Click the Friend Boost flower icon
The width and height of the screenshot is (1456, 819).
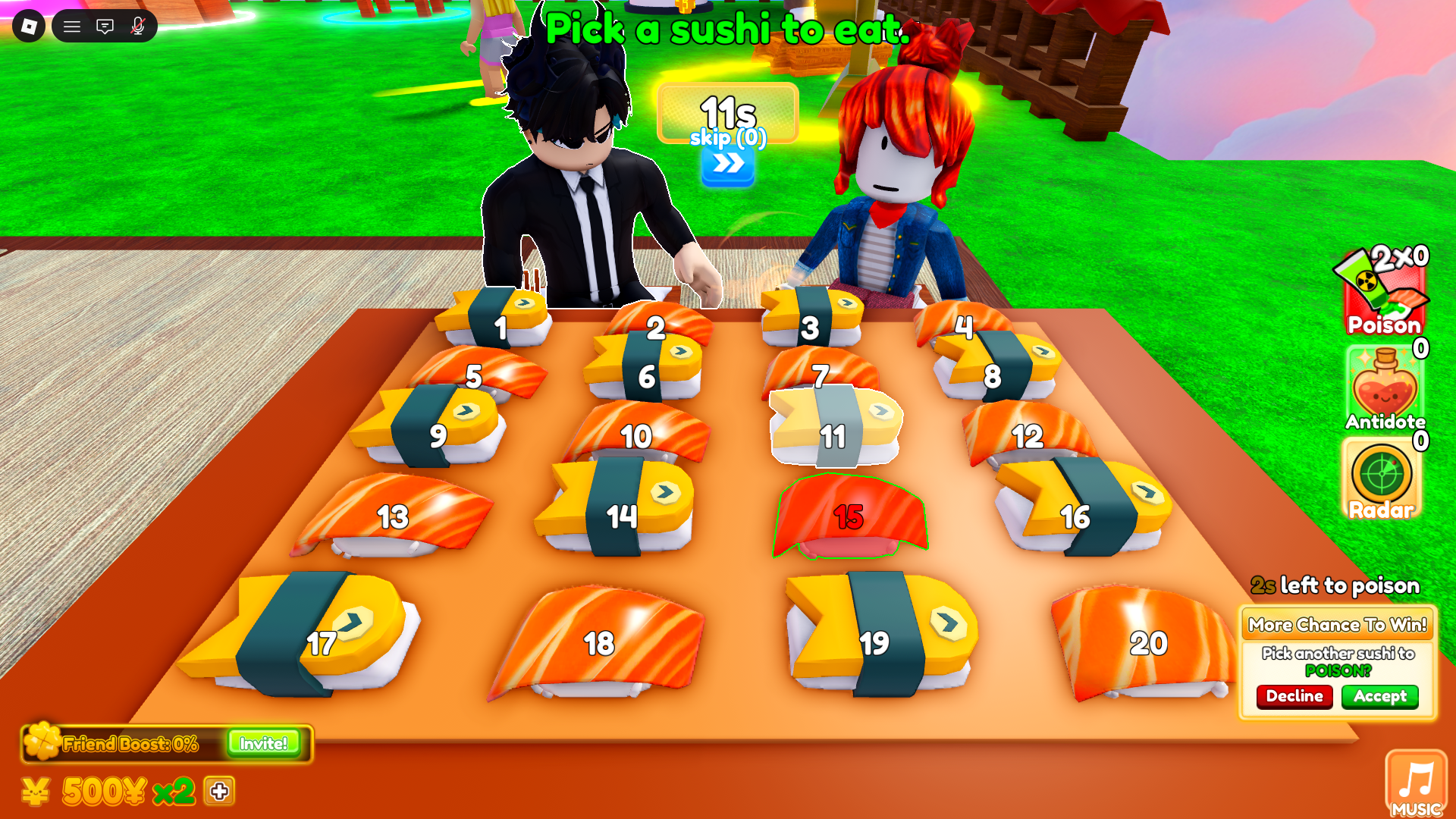coord(43,743)
